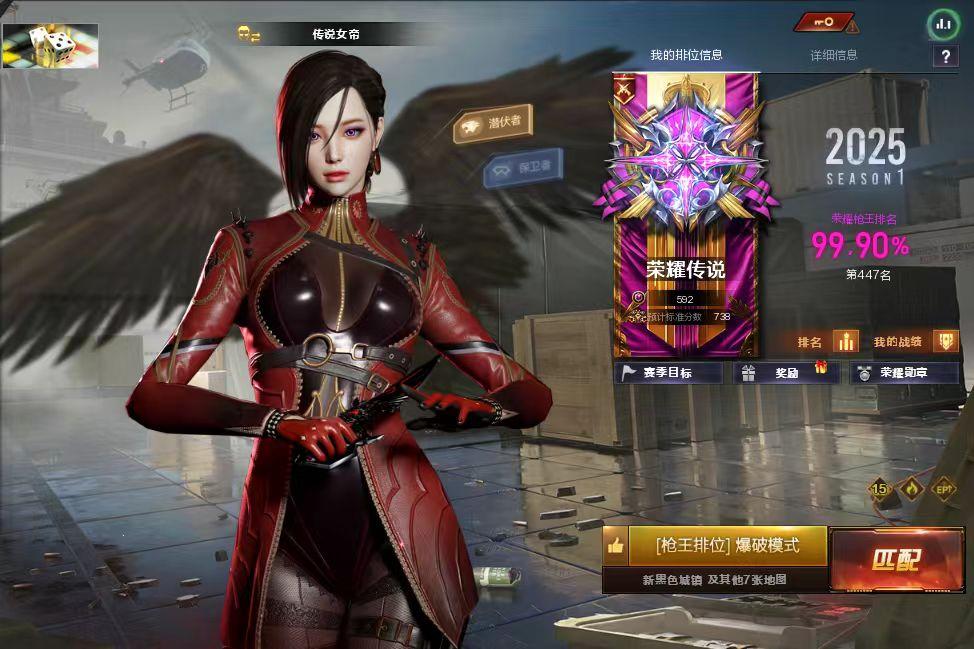Viewport: 974px width, 649px height.
Task: Open the 赛季目标 season goals panel
Action: [669, 373]
